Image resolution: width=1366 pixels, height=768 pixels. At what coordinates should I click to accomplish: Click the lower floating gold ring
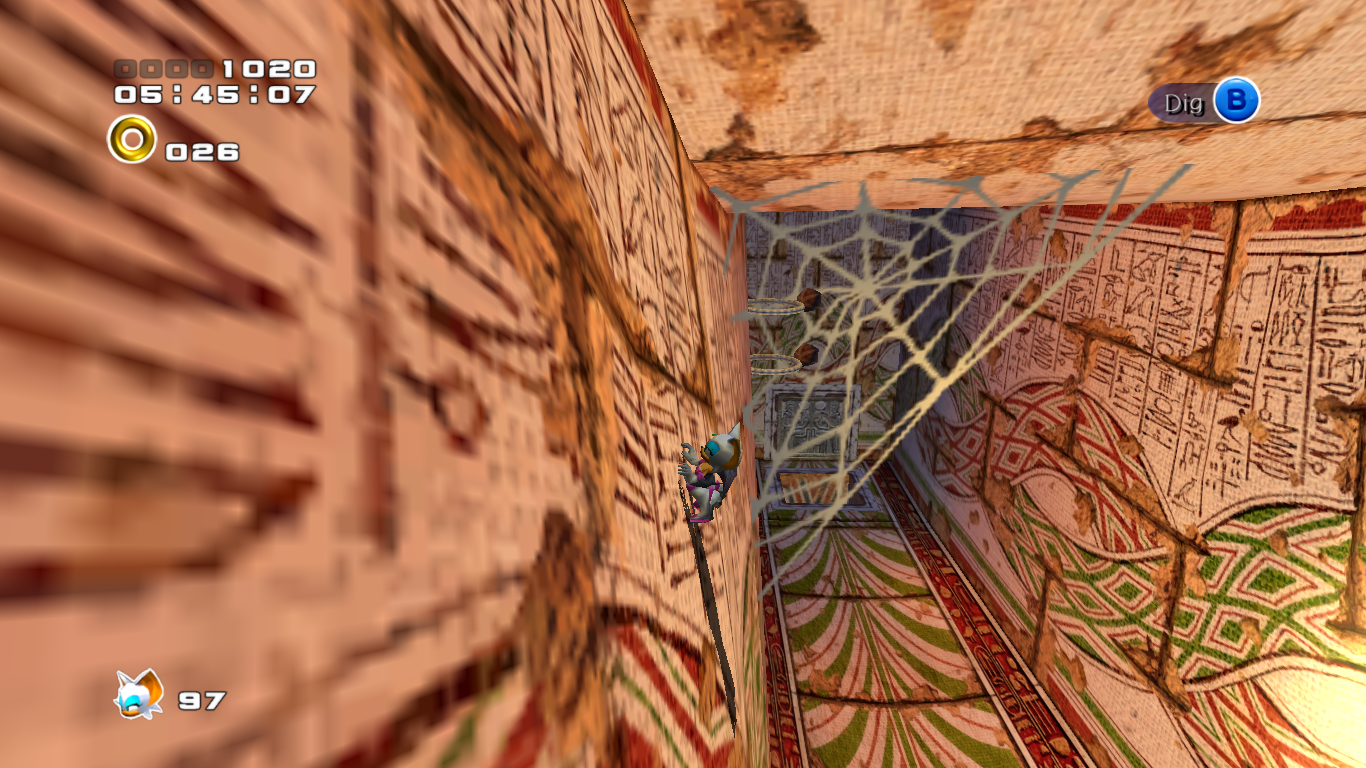(775, 363)
